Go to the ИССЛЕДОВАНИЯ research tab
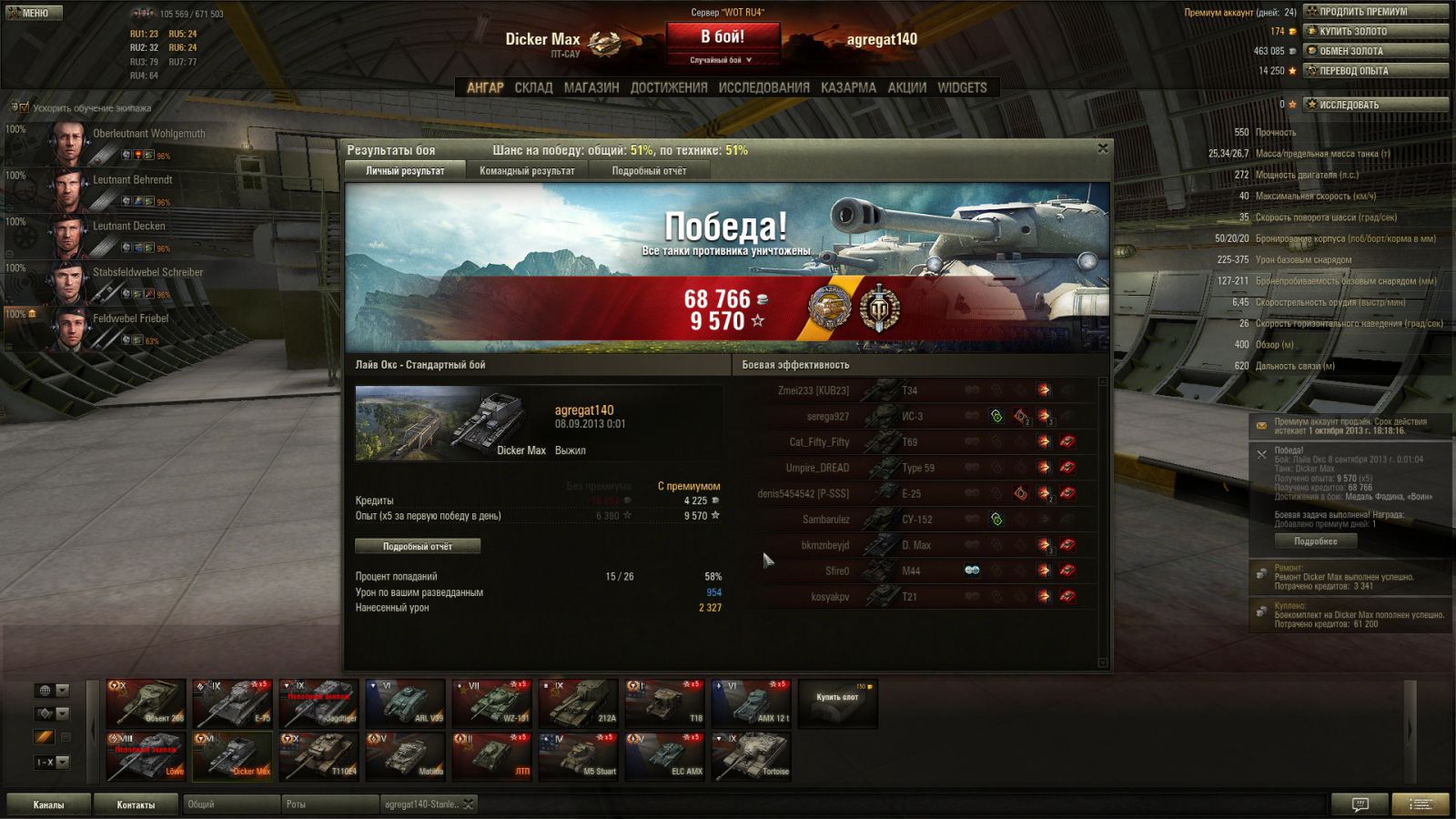The height and width of the screenshot is (819, 1456). [763, 87]
